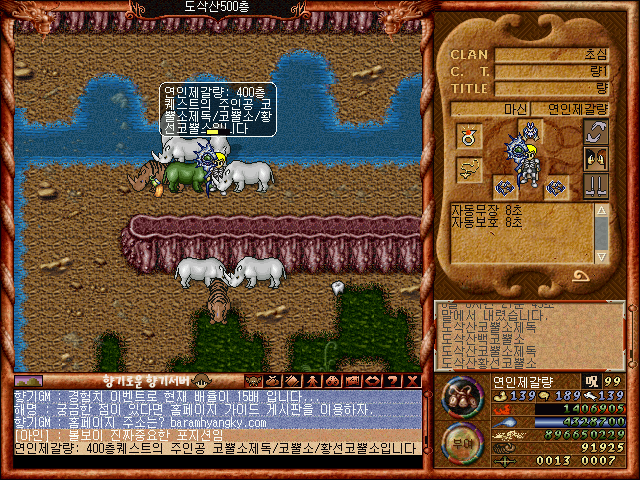Select the equipped necklace slot
The width and height of the screenshot is (640, 480).
click(467, 170)
